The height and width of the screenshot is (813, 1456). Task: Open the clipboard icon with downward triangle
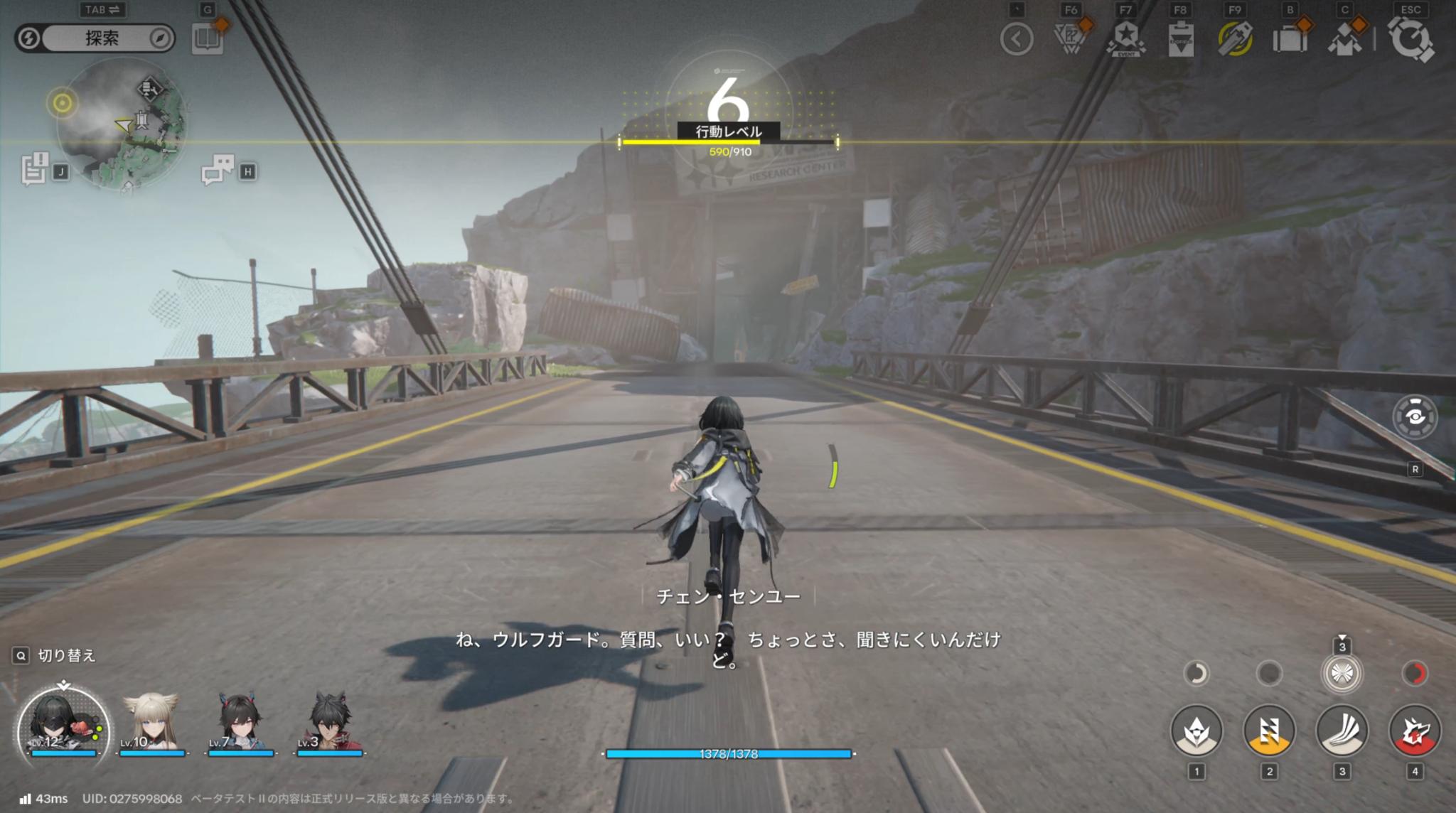tap(1181, 39)
